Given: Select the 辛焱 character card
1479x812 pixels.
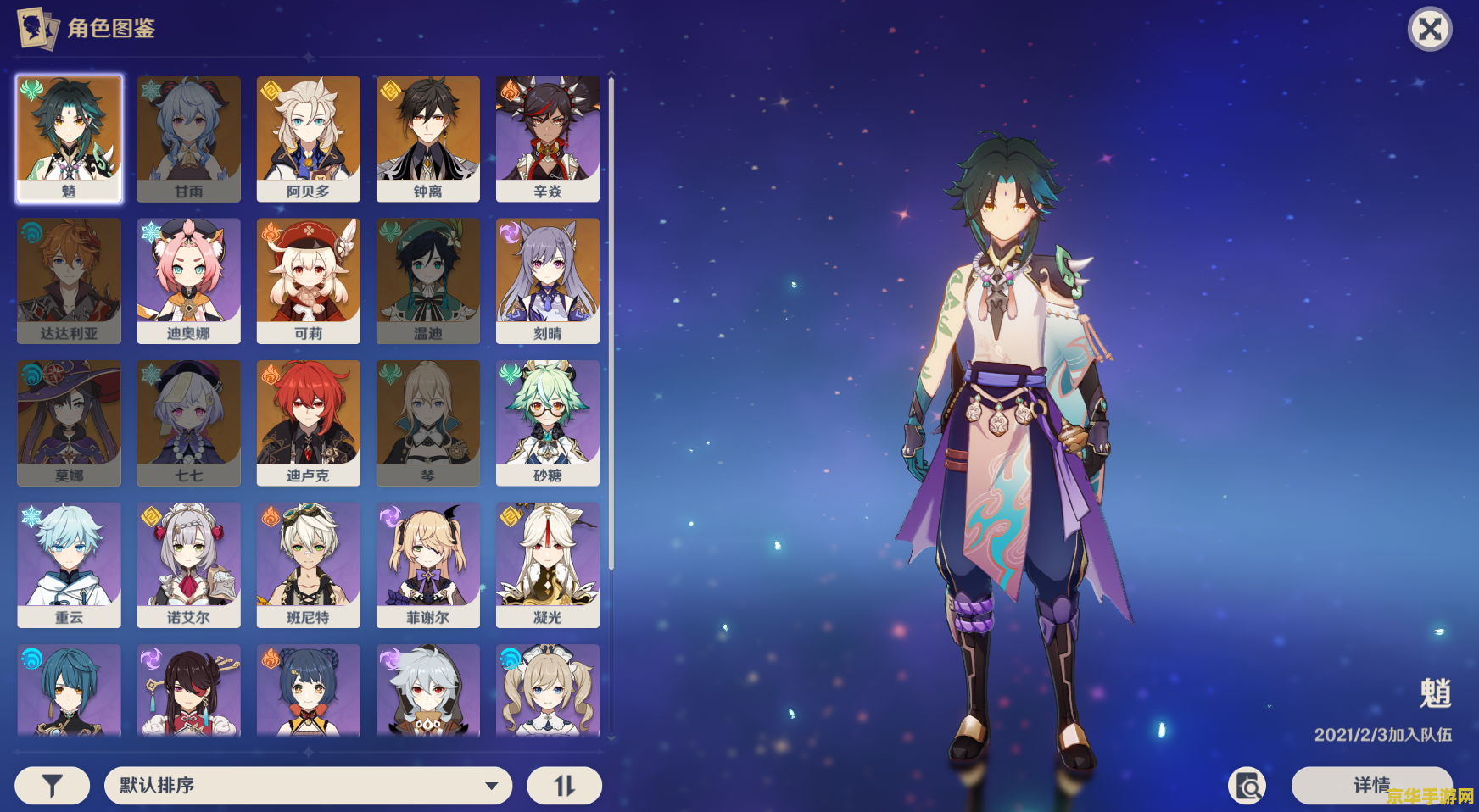Looking at the screenshot, I should pyautogui.click(x=547, y=139).
